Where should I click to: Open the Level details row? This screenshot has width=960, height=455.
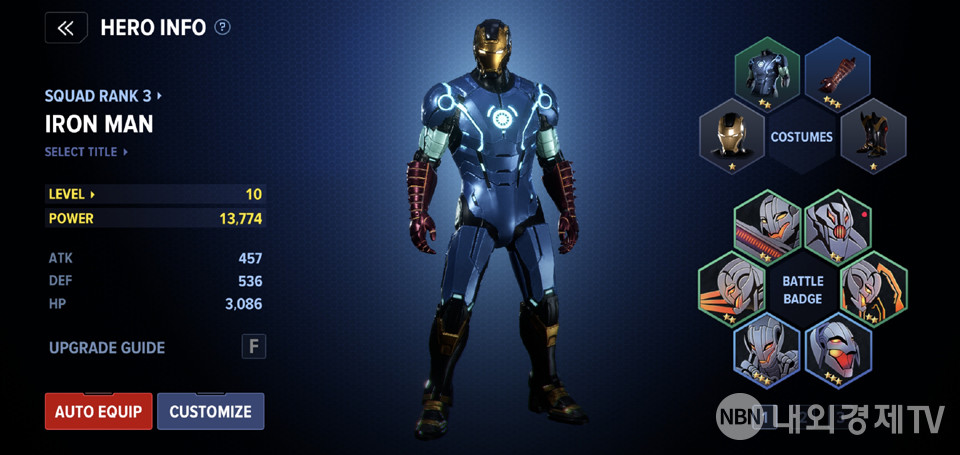pyautogui.click(x=155, y=194)
